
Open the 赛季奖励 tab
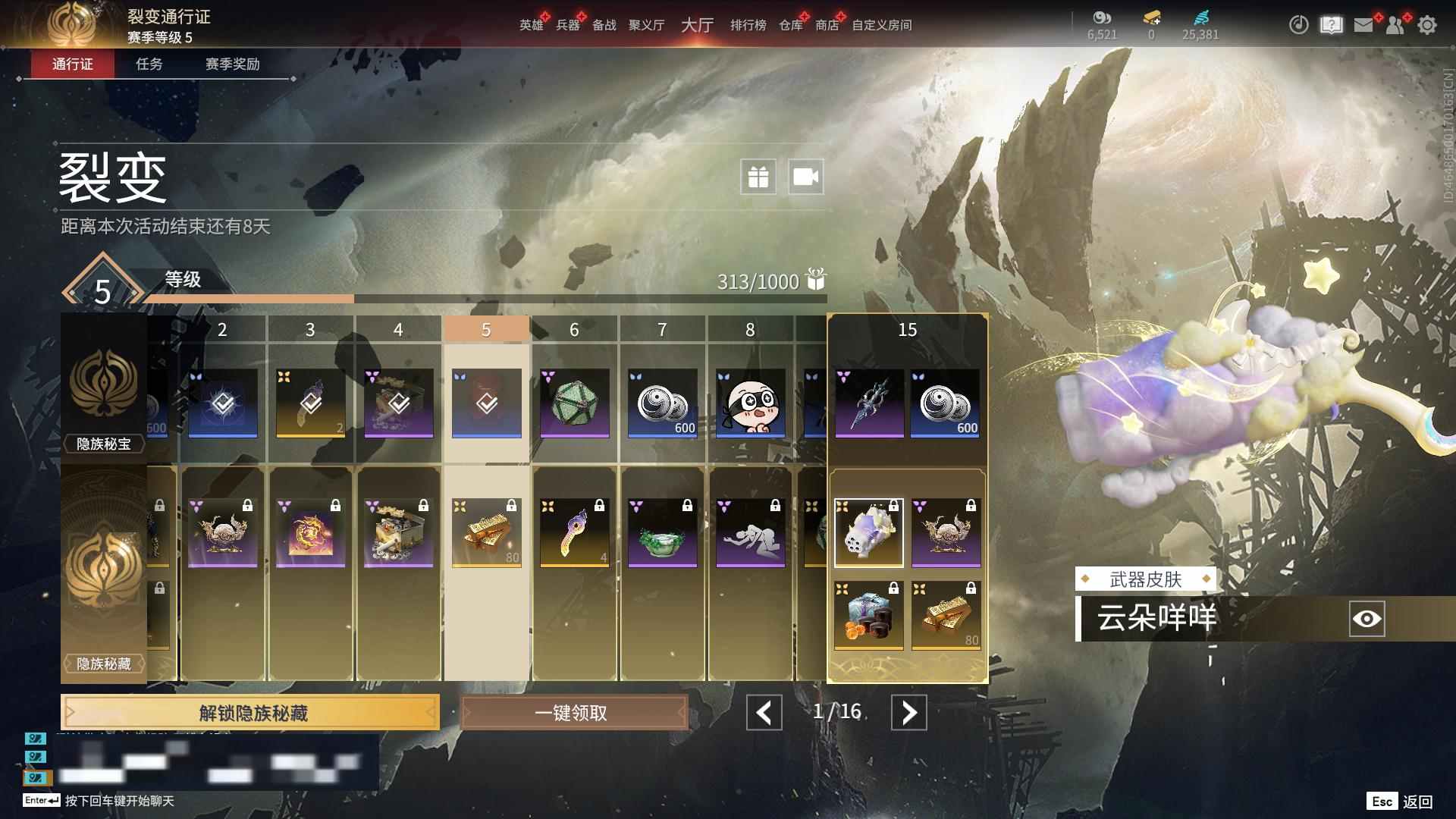[x=232, y=64]
